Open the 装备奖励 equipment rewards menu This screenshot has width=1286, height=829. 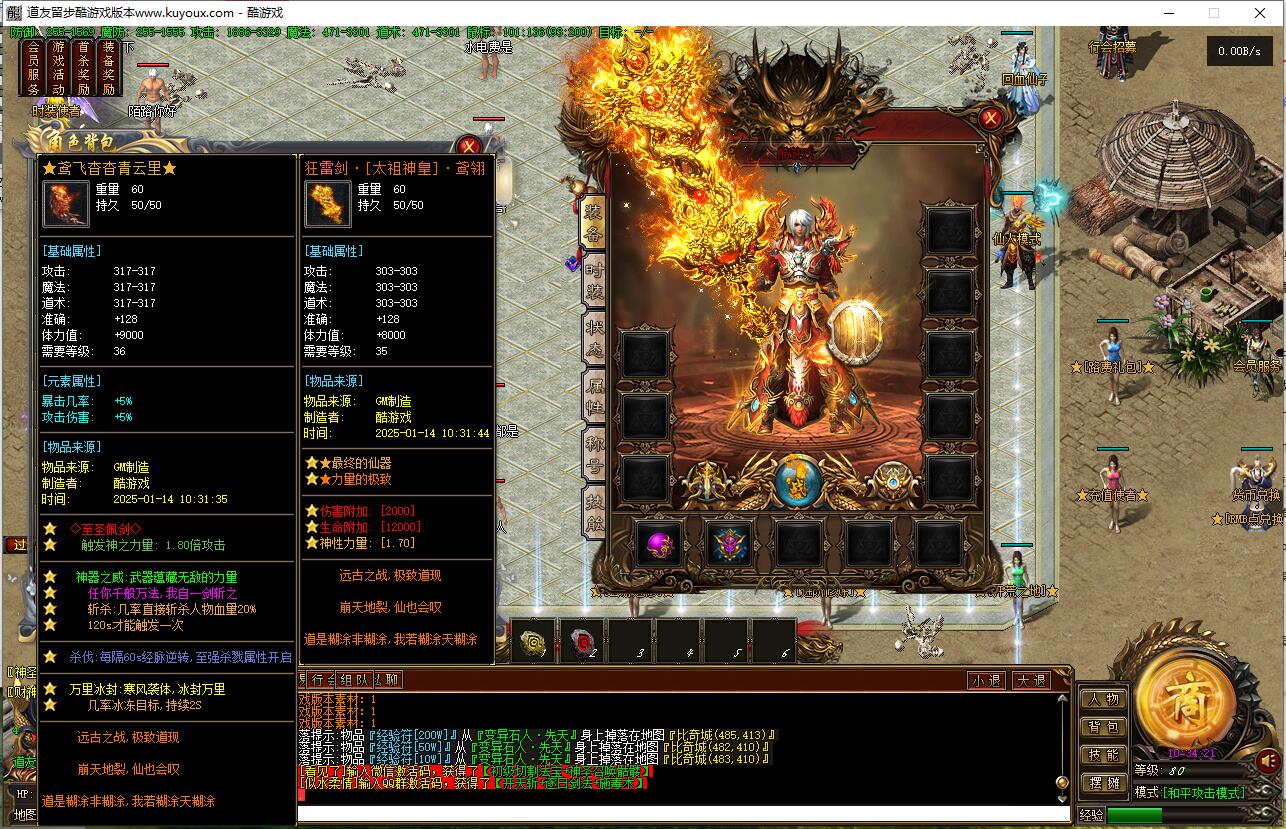[108, 68]
